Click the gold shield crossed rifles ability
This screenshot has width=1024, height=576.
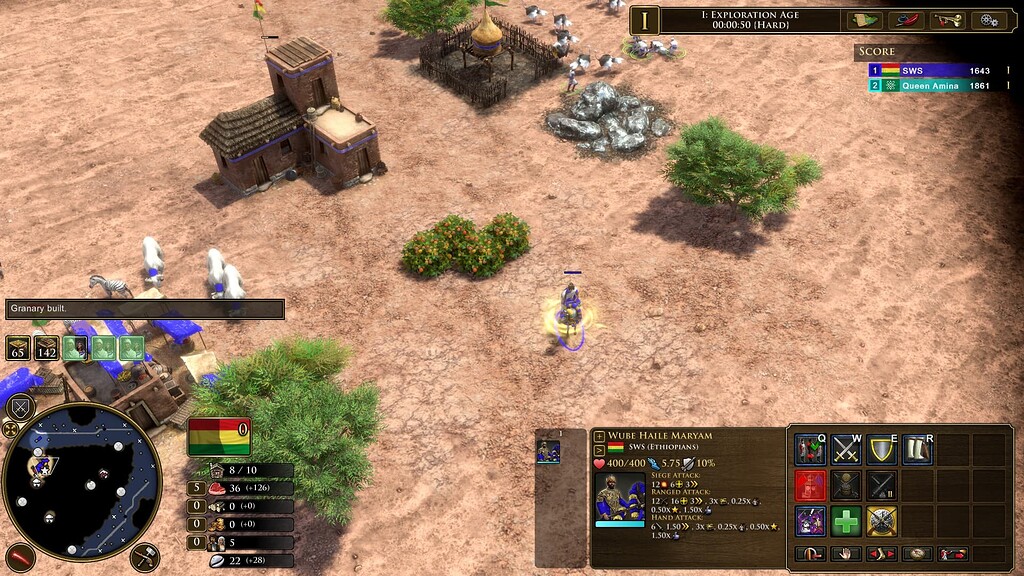[x=882, y=521]
